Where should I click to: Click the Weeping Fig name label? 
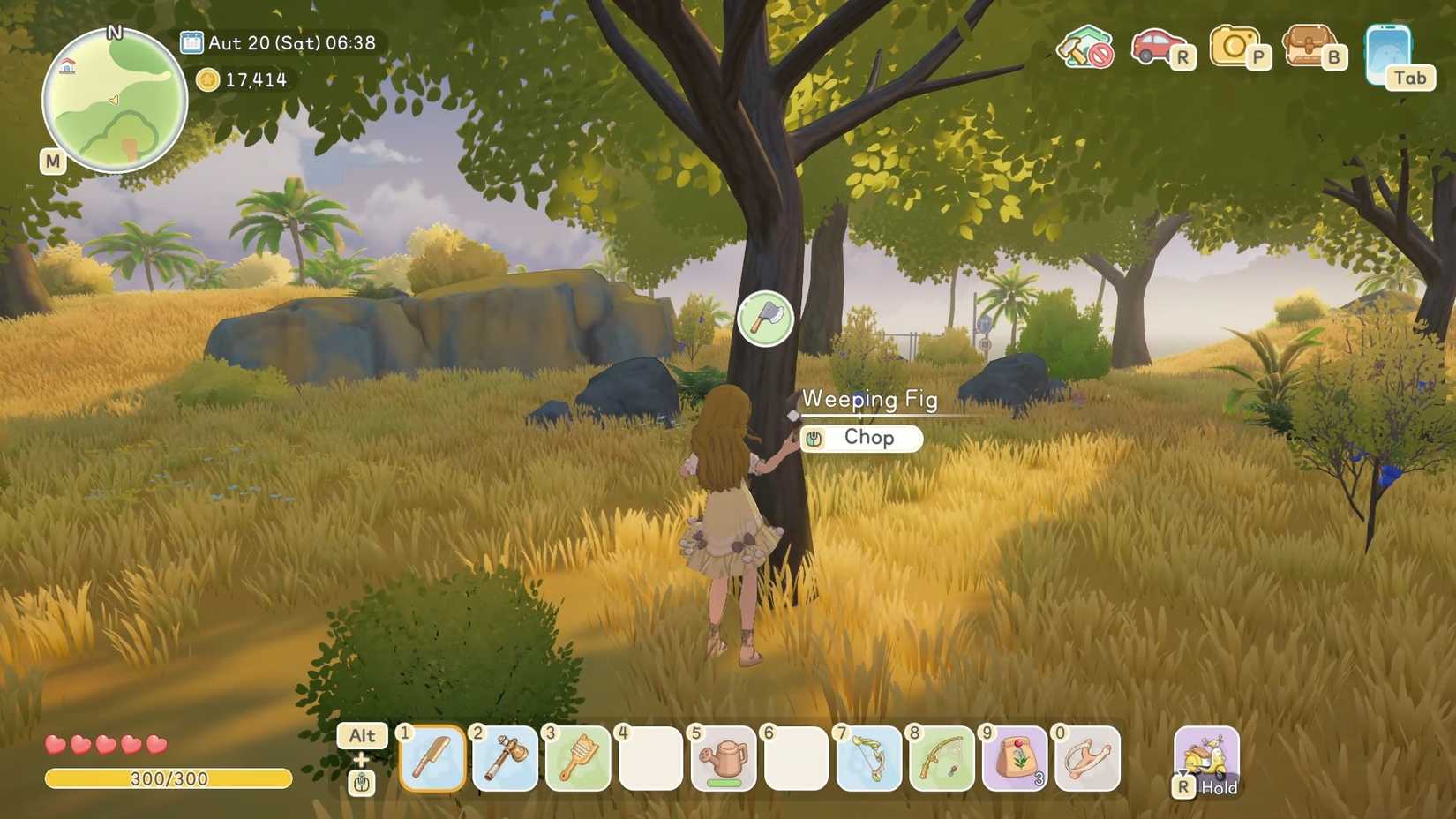point(870,399)
